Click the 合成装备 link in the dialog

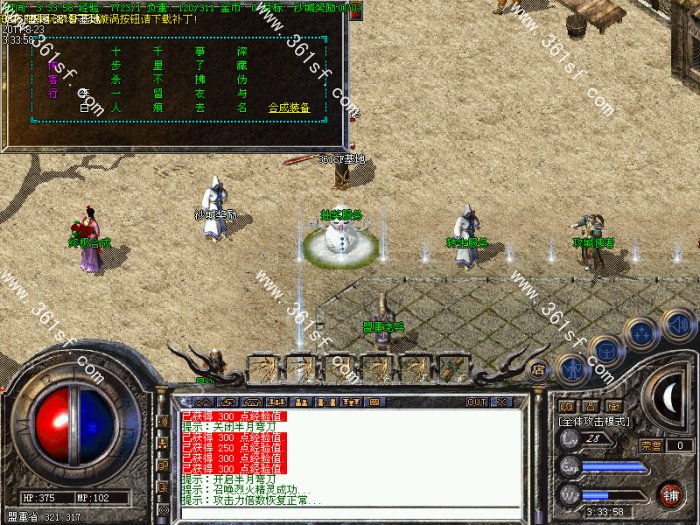(x=290, y=107)
